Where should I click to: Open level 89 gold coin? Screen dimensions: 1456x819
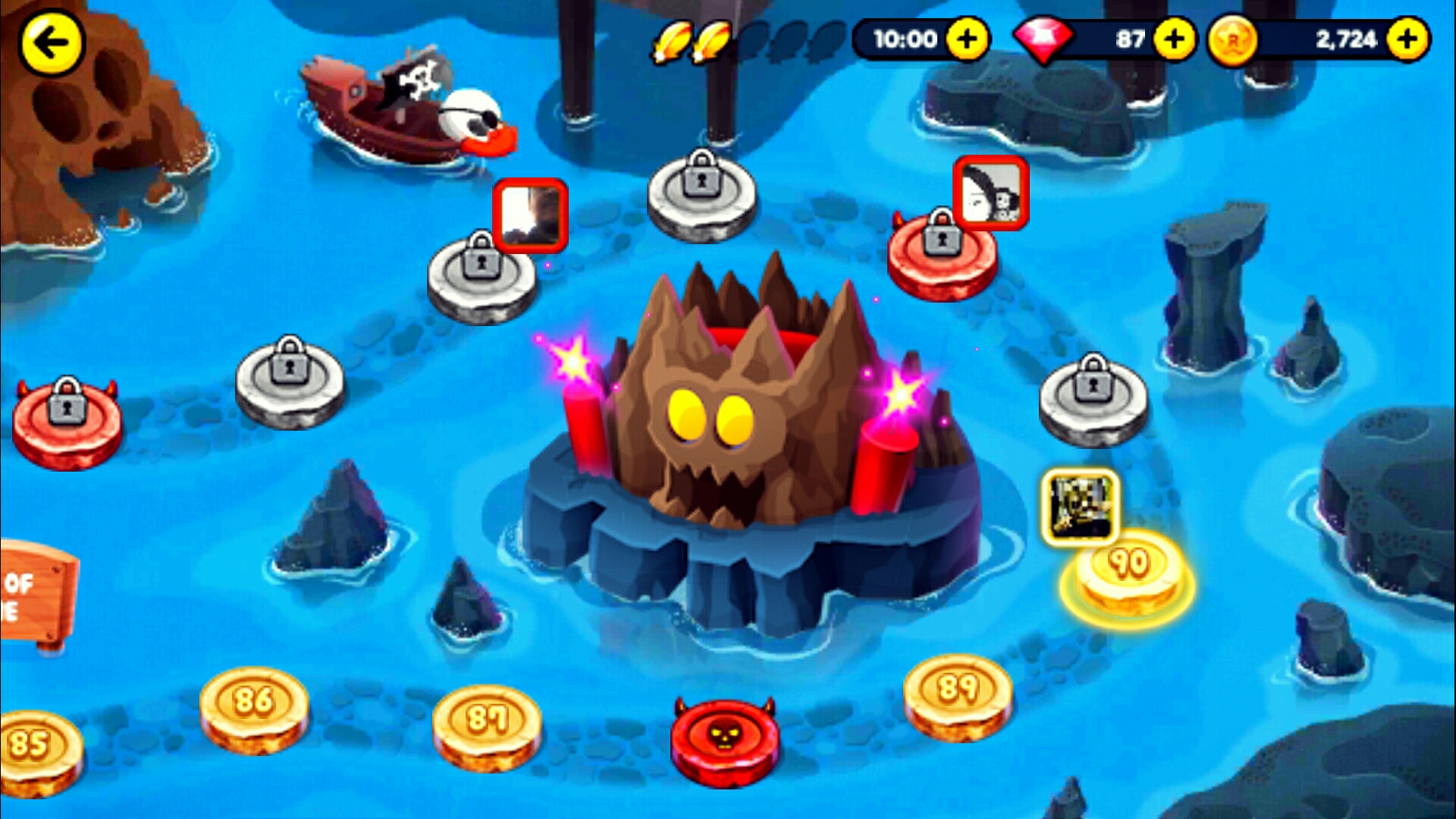point(958,695)
